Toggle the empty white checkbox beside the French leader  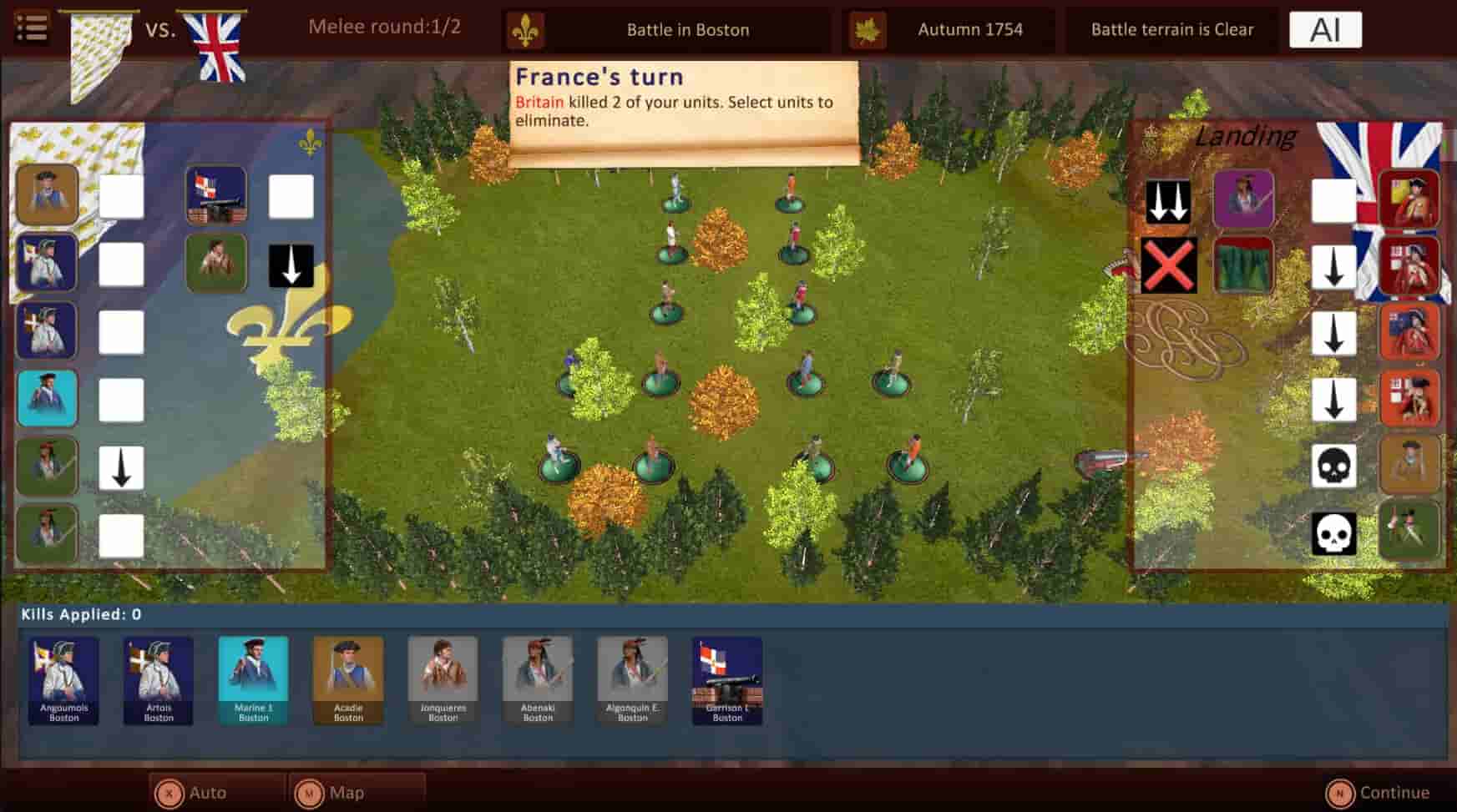tap(121, 194)
